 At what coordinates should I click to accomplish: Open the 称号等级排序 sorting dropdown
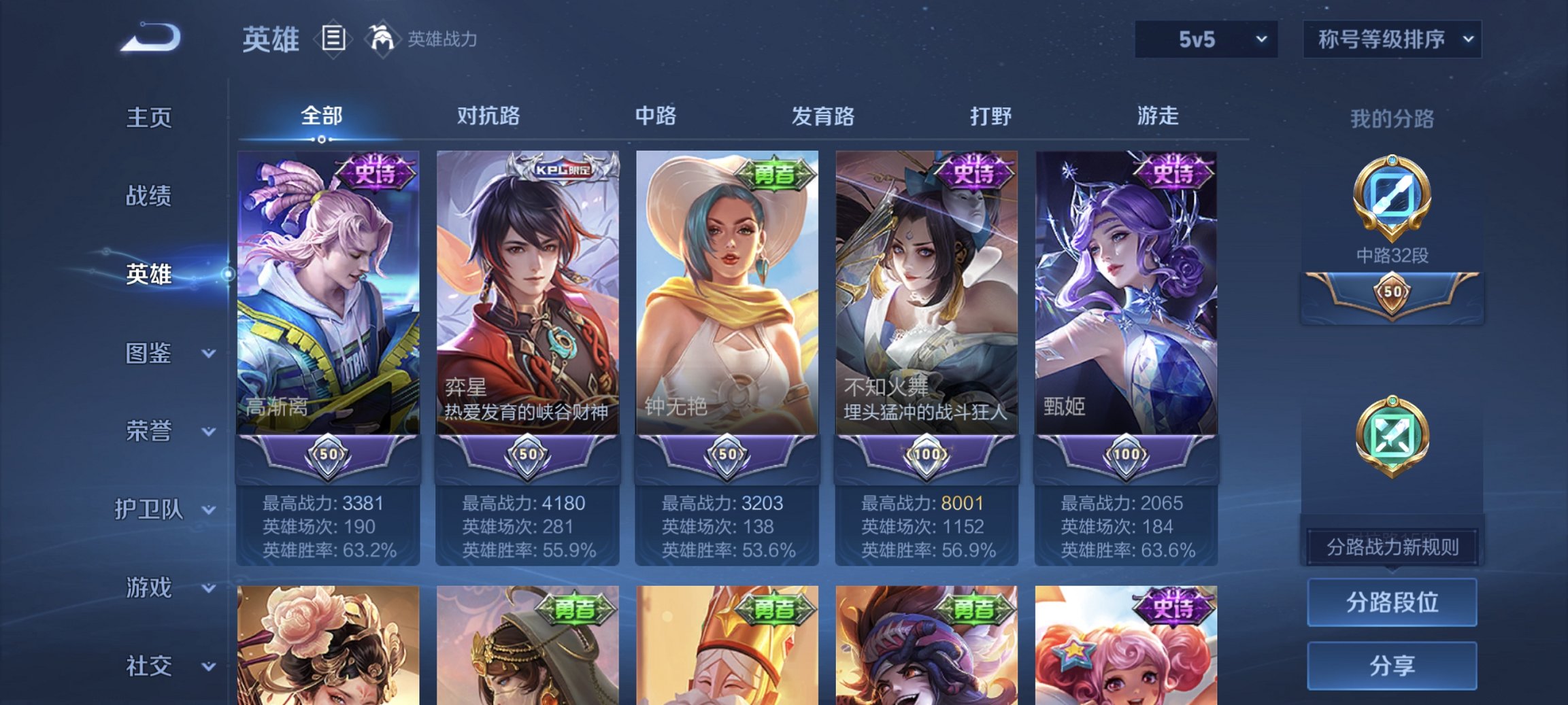(x=1390, y=39)
